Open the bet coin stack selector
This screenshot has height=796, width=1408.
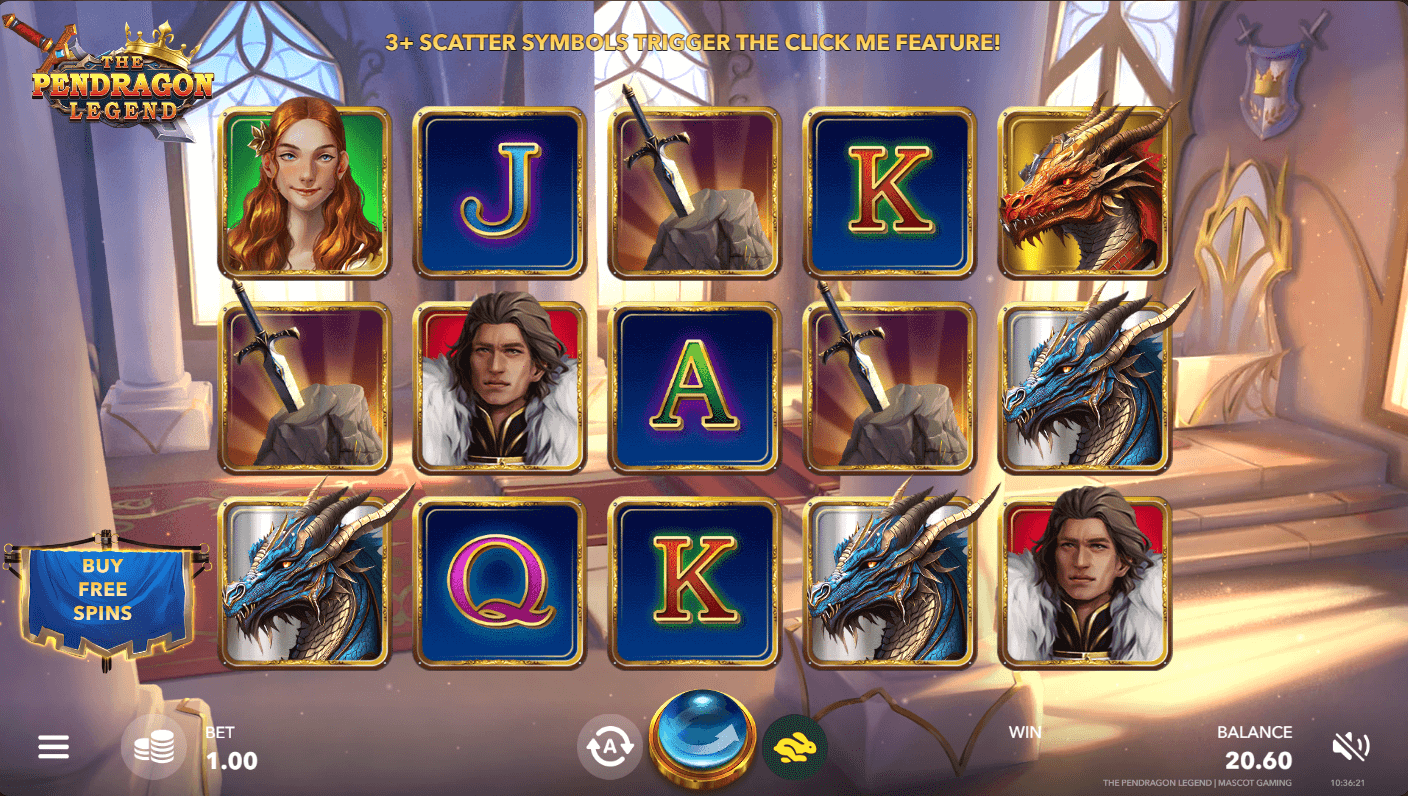(154, 746)
